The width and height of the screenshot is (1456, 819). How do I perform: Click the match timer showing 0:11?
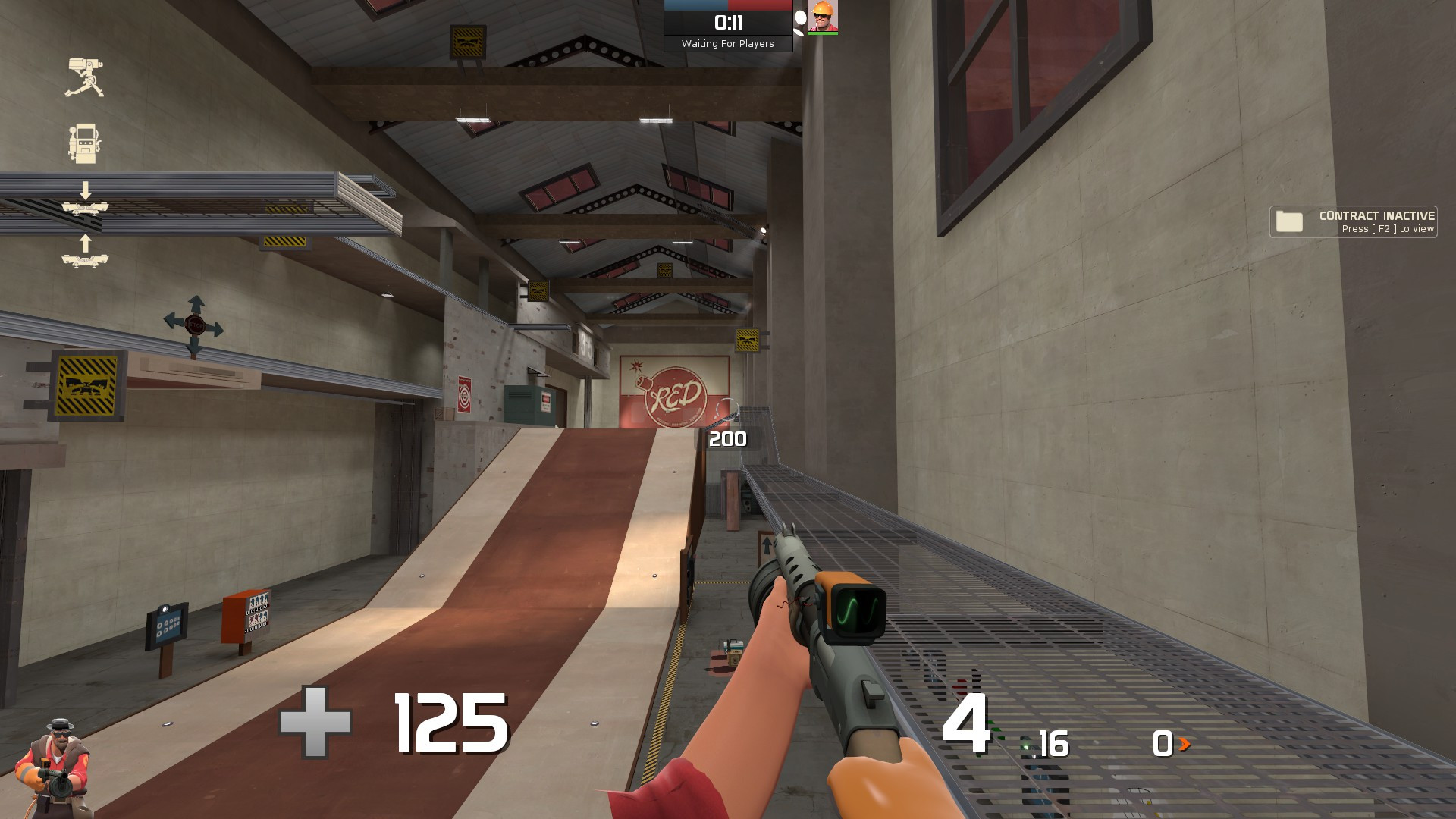point(728,21)
